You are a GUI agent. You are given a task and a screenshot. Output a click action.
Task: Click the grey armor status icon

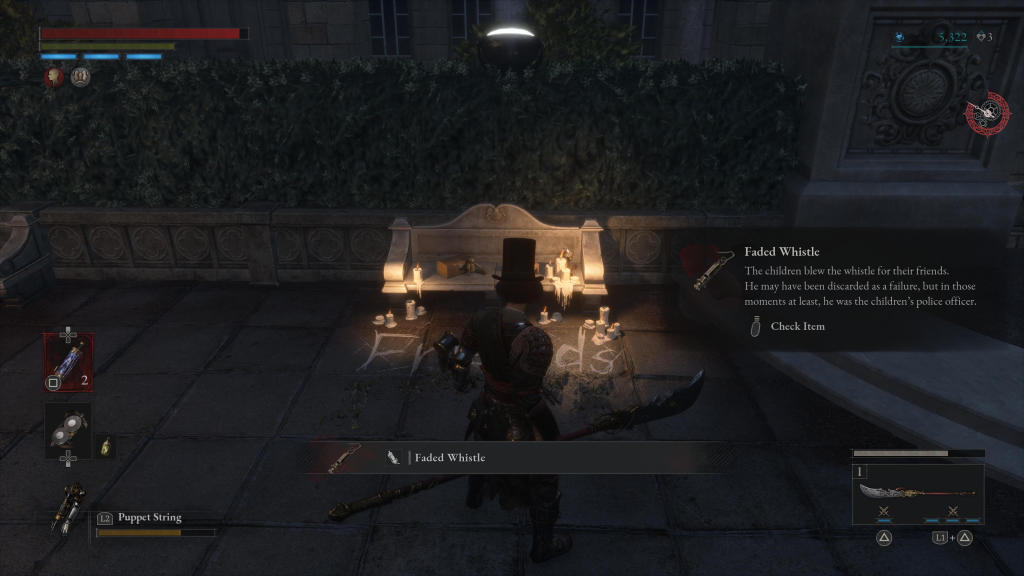(81, 76)
